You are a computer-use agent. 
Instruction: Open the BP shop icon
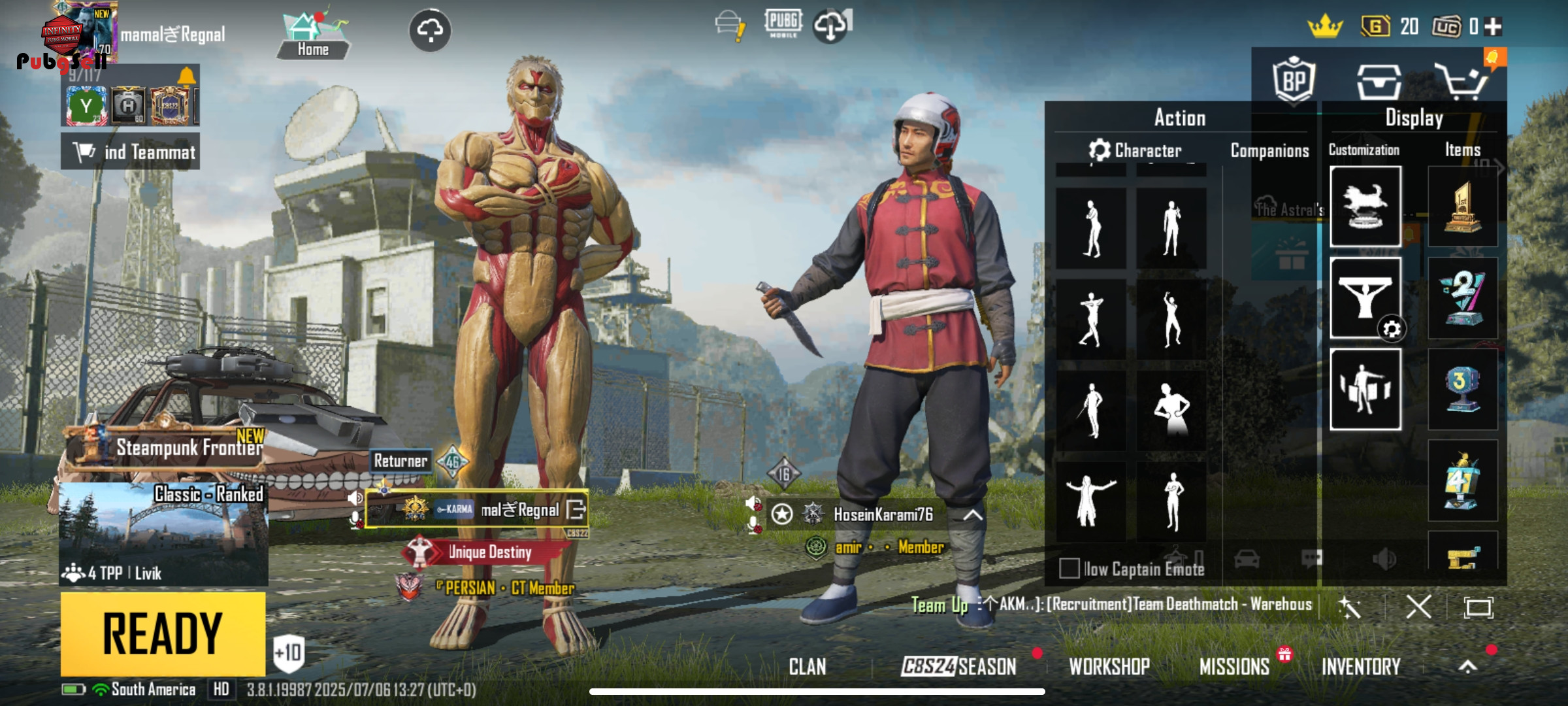1293,81
